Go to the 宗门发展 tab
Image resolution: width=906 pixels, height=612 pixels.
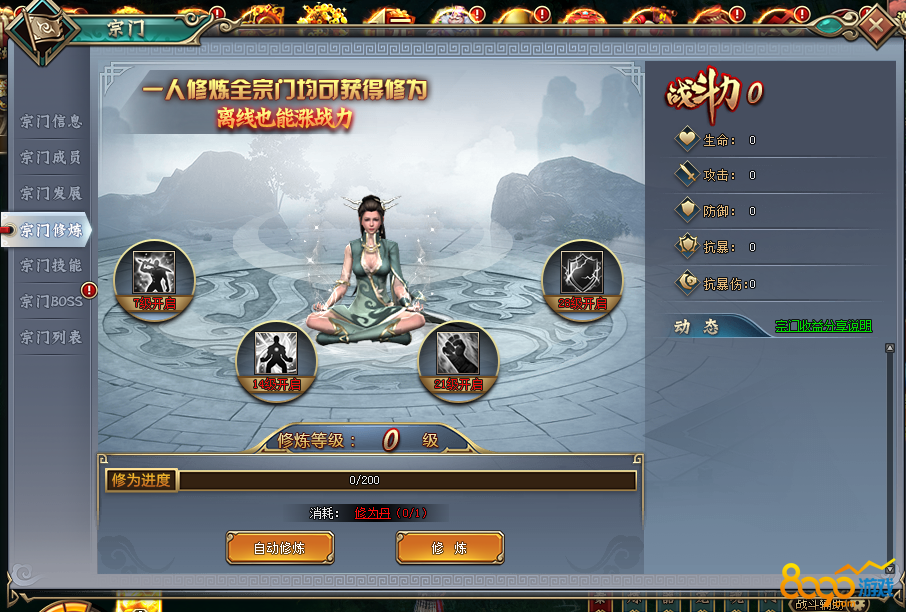(51, 194)
